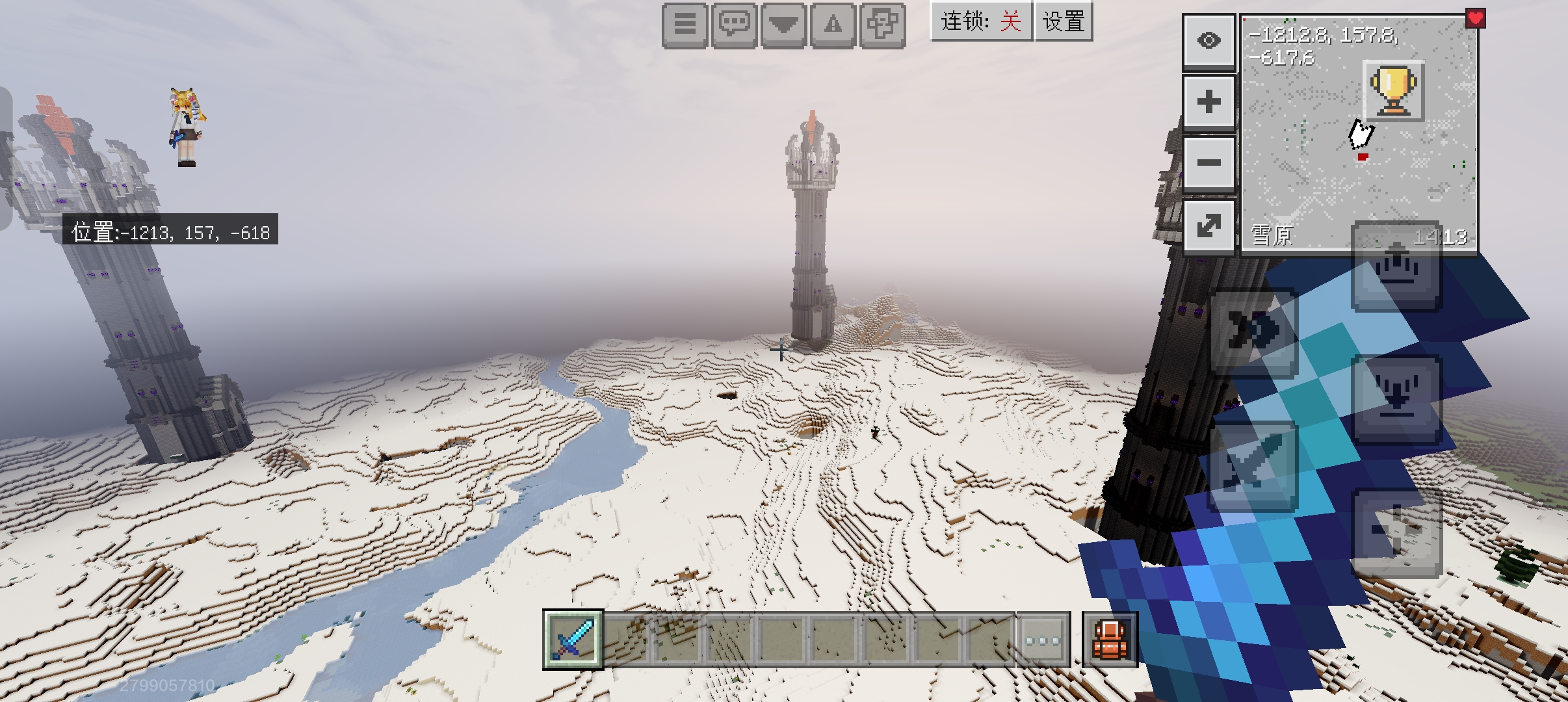Open inventory via three-dots hotbar button

(x=1043, y=640)
